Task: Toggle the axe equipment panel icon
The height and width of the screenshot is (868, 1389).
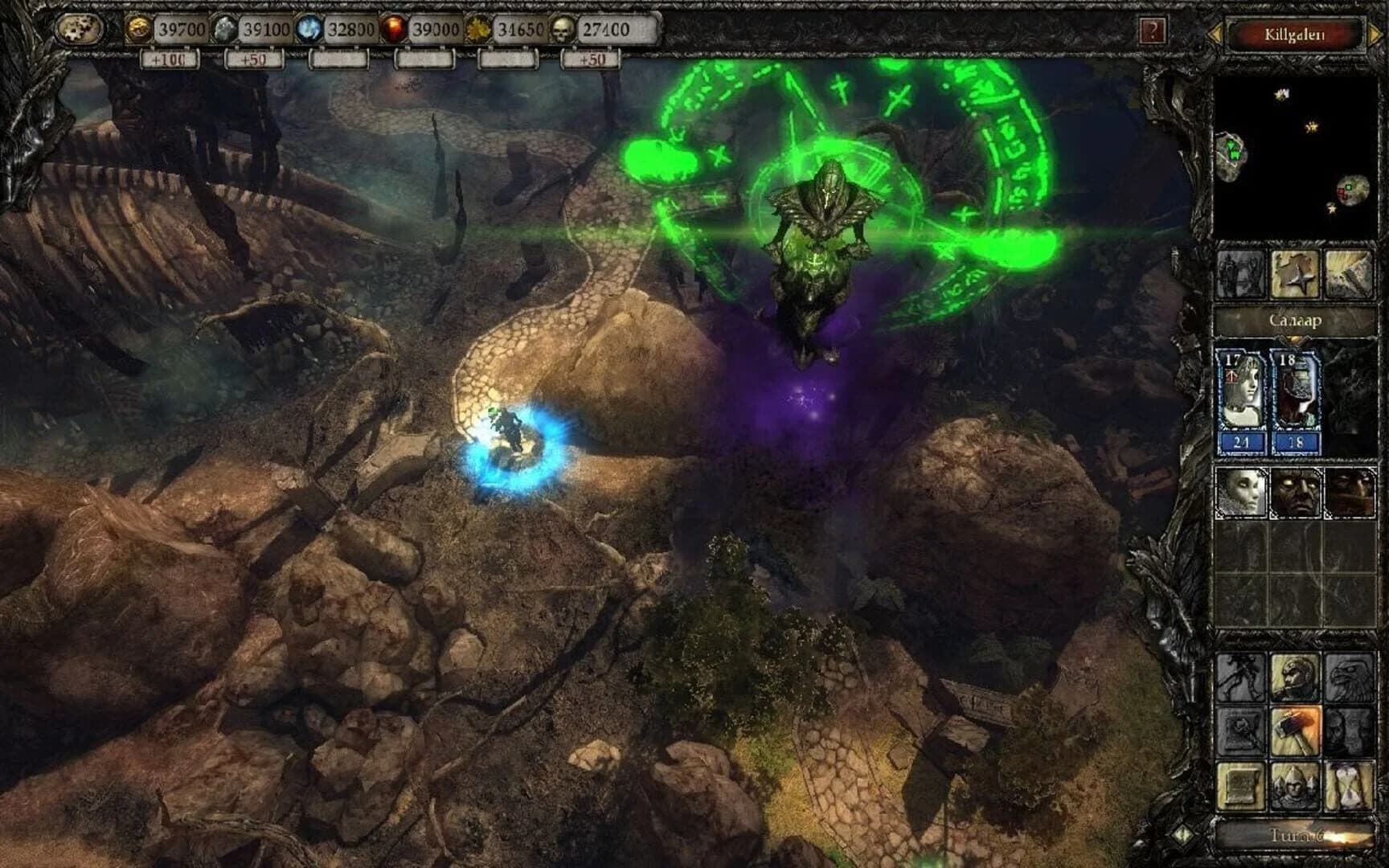Action: click(x=1349, y=276)
